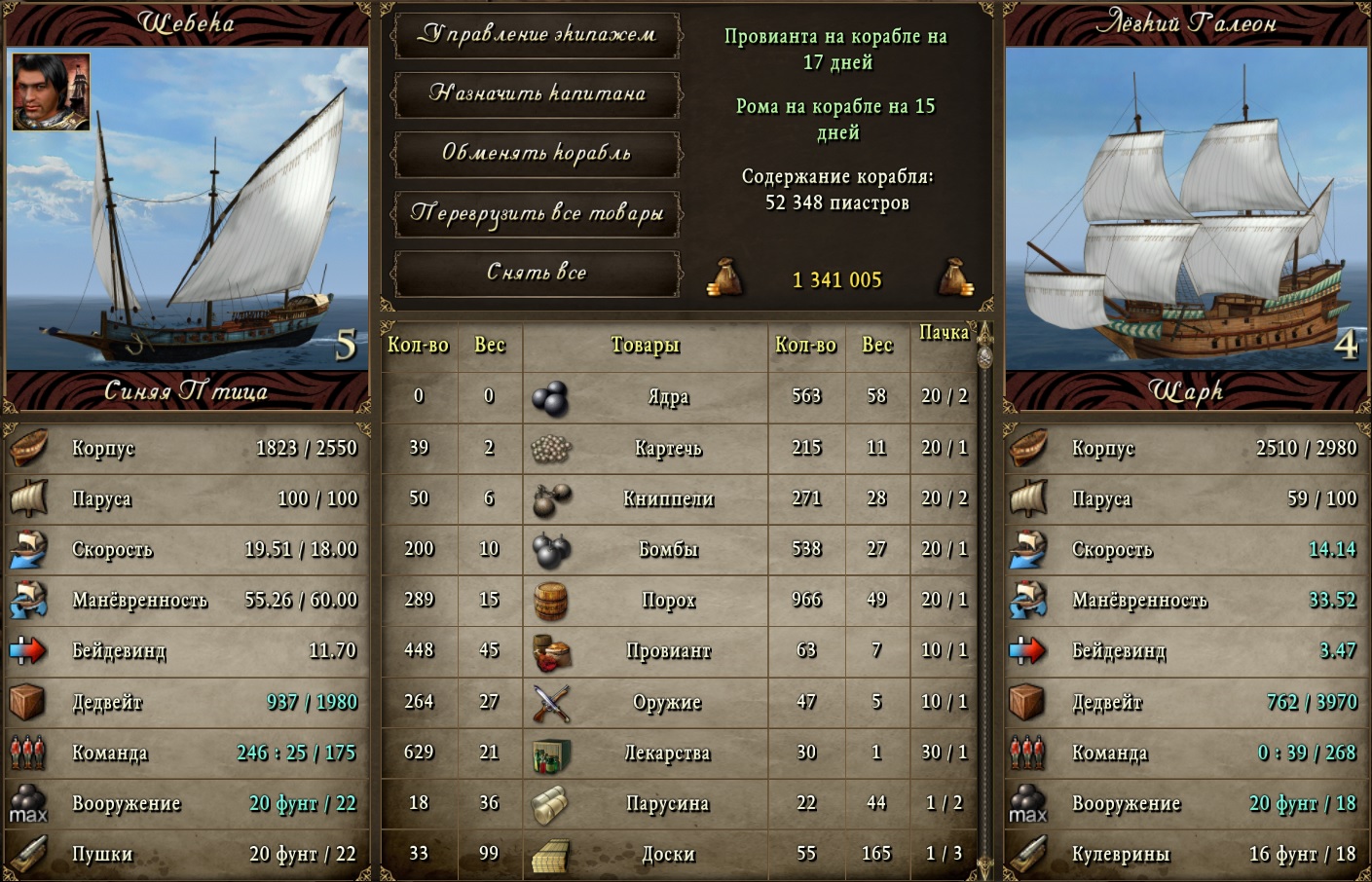Transfer all goods button

pyautogui.click(x=537, y=213)
